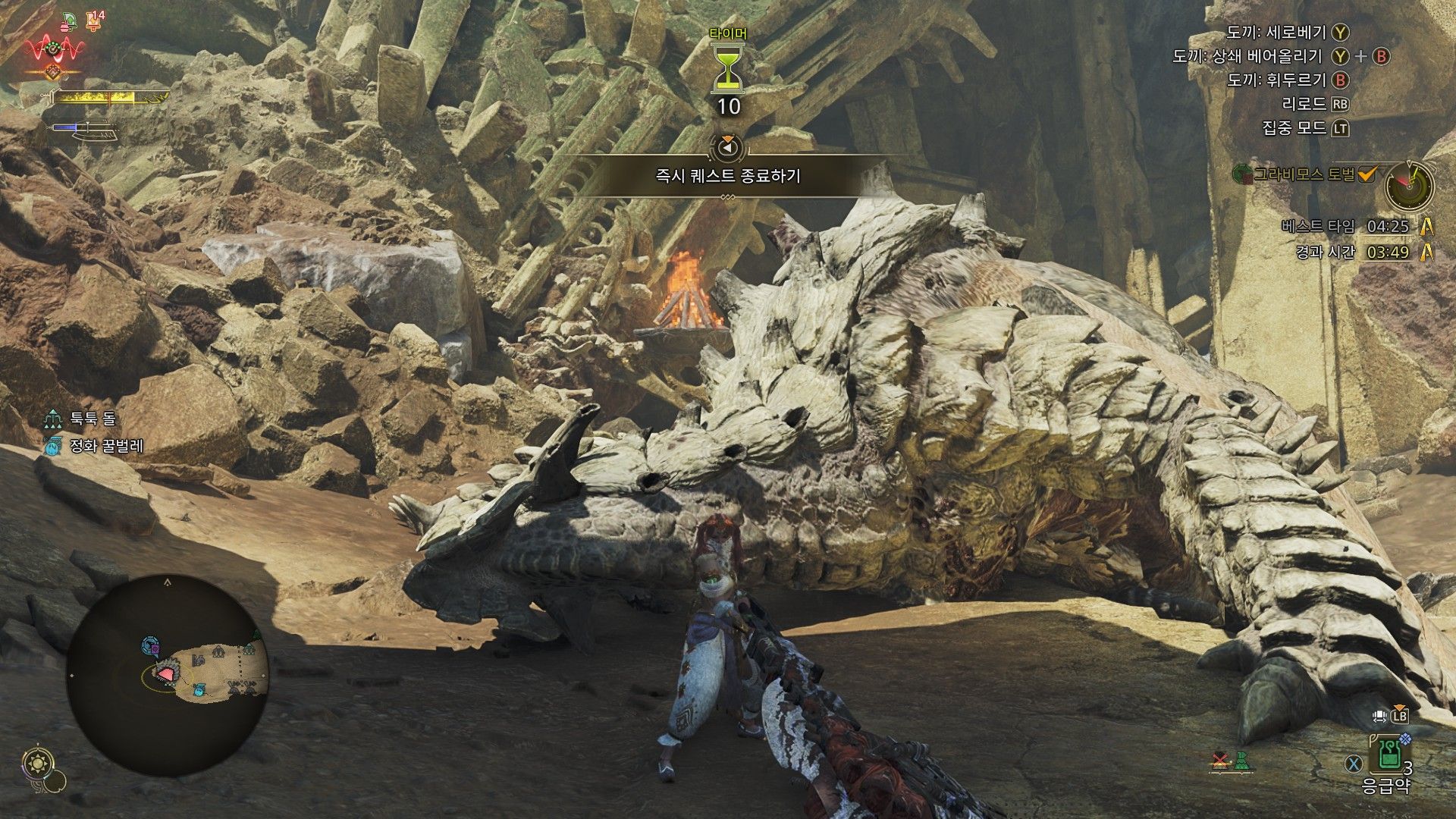Select the 정화 꿀벌레 nearby item entry
The image size is (1456, 819).
tap(94, 447)
